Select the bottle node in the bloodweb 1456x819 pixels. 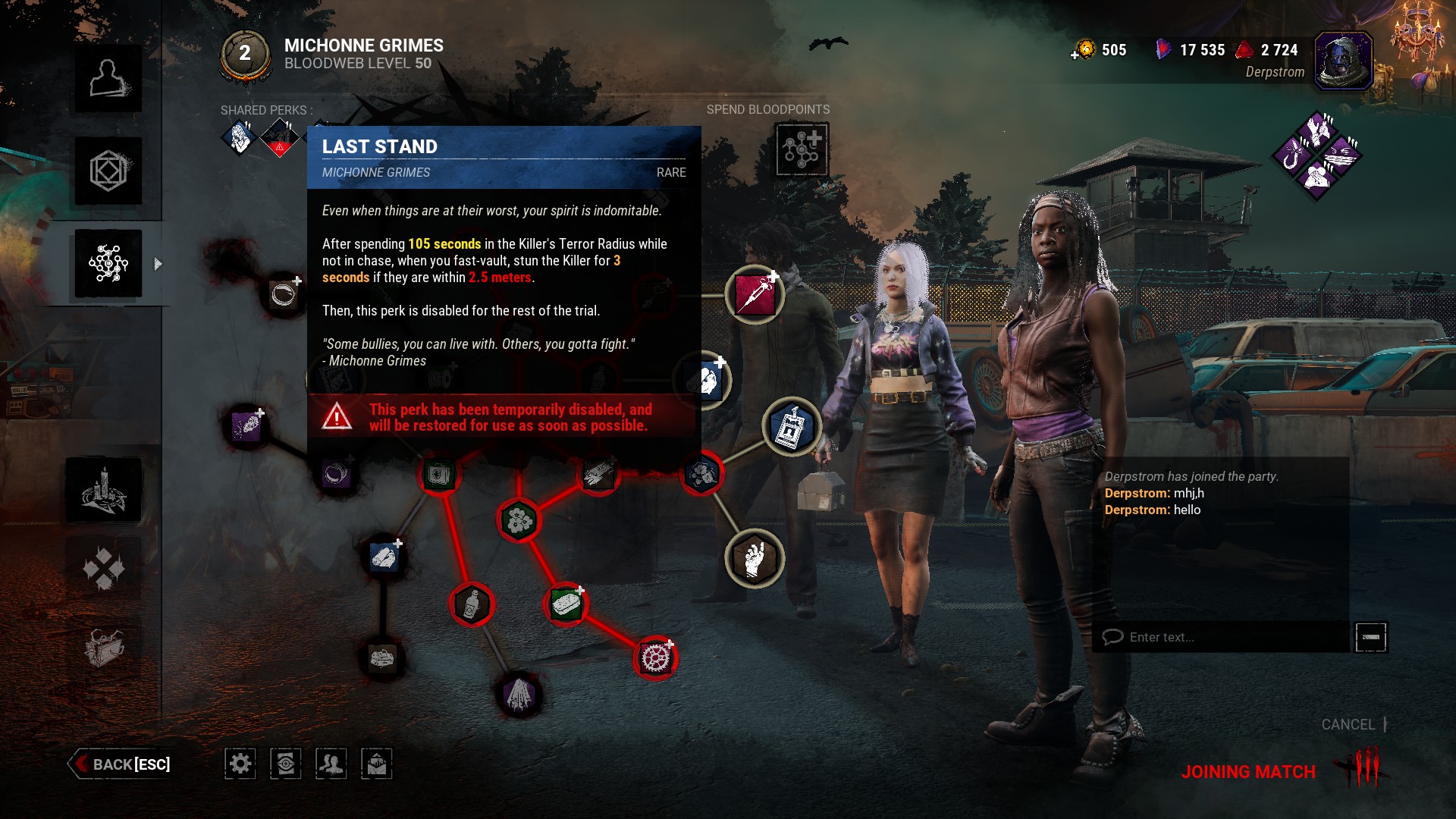[x=472, y=604]
